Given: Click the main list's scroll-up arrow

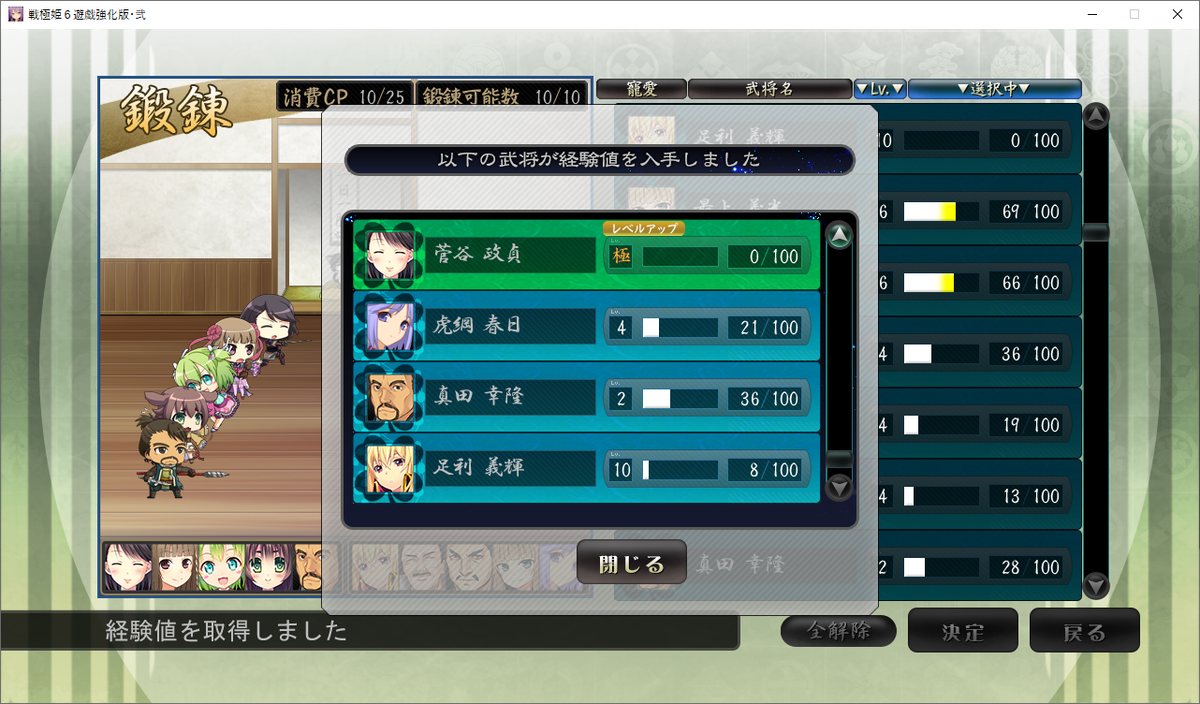Looking at the screenshot, I should tap(1096, 116).
